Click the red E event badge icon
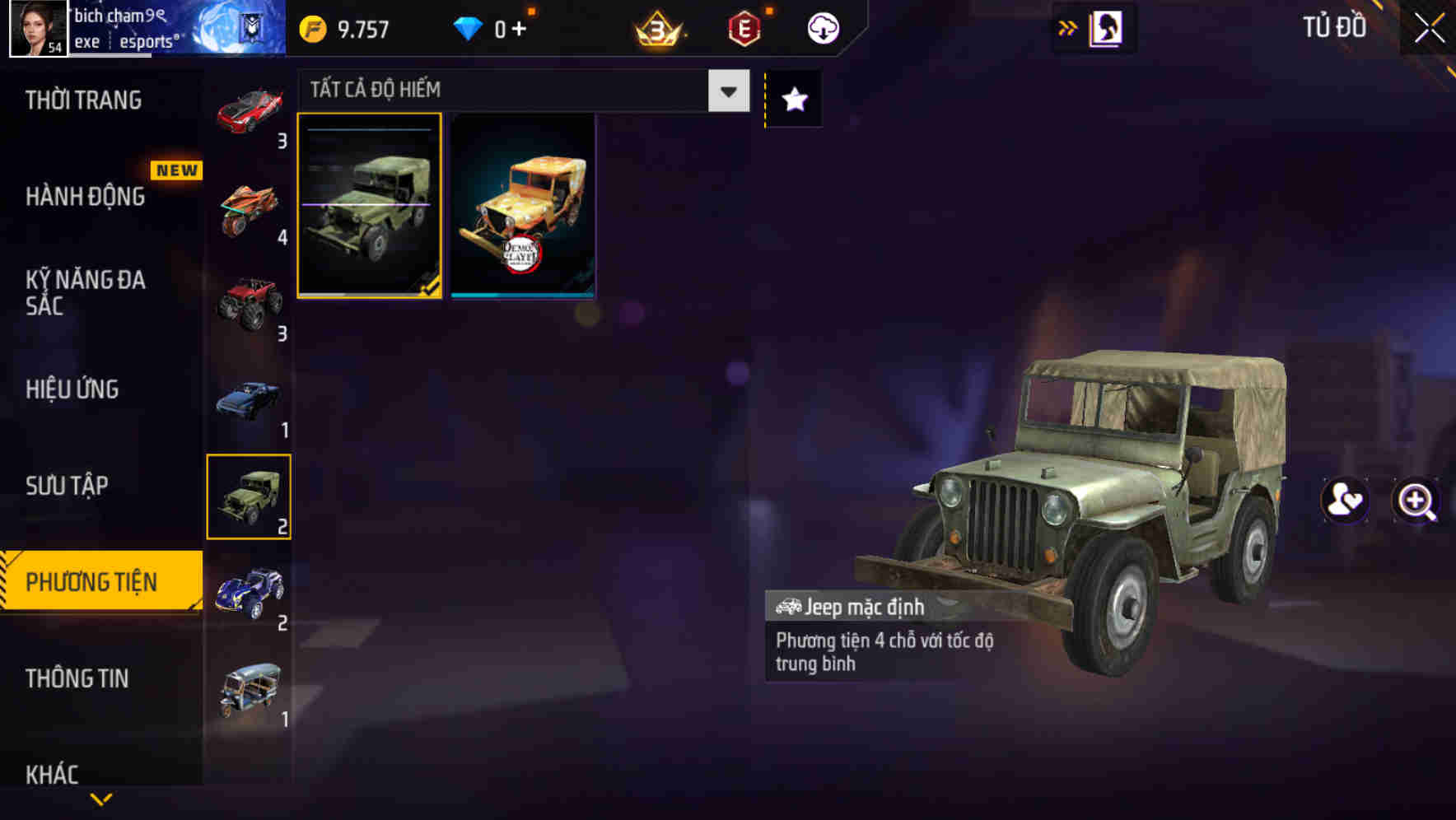The width and height of the screenshot is (1456, 820). pyautogui.click(x=741, y=26)
